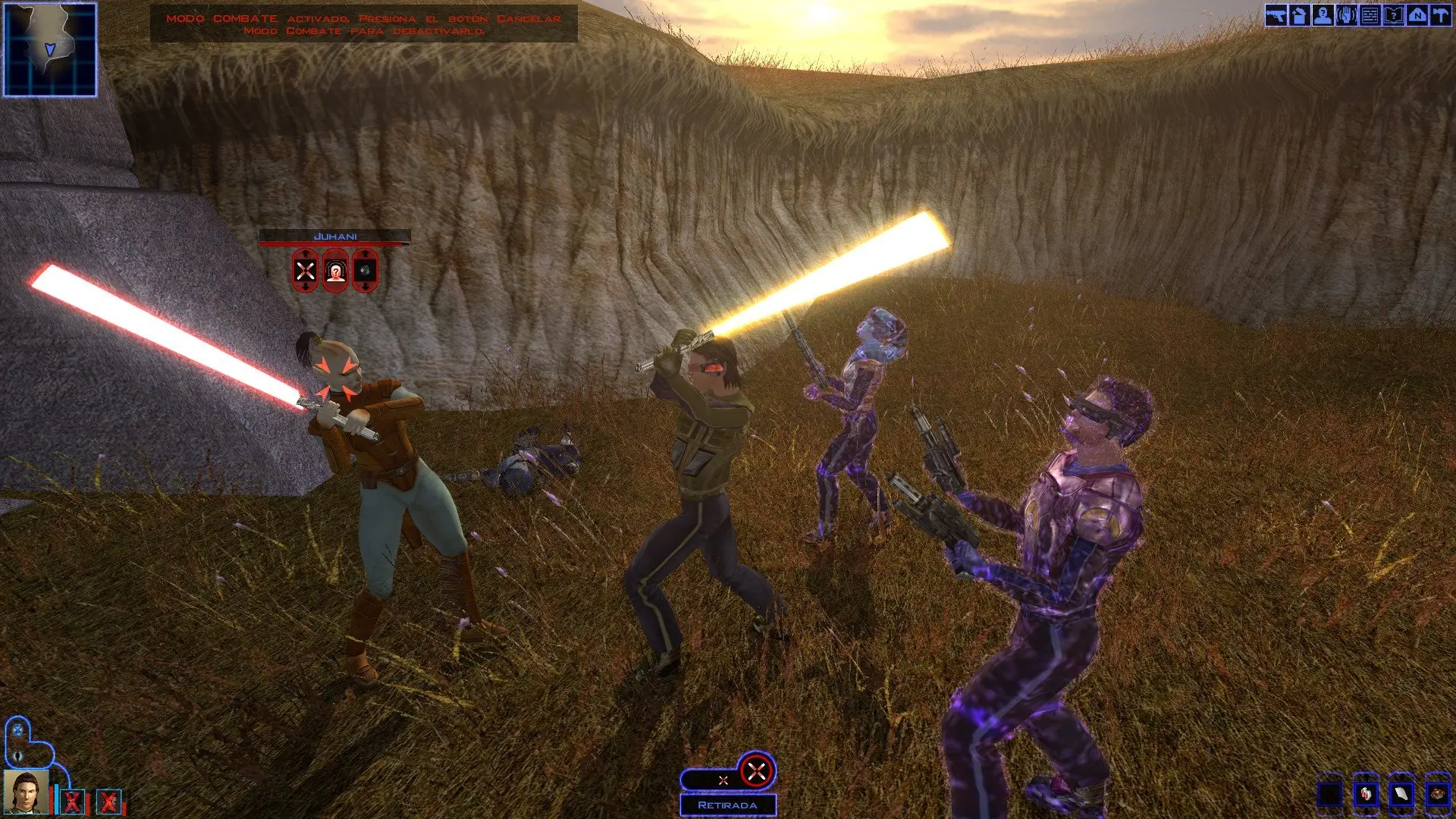Open the Inventory box icon
This screenshot has height=819, width=1456.
(1300, 16)
